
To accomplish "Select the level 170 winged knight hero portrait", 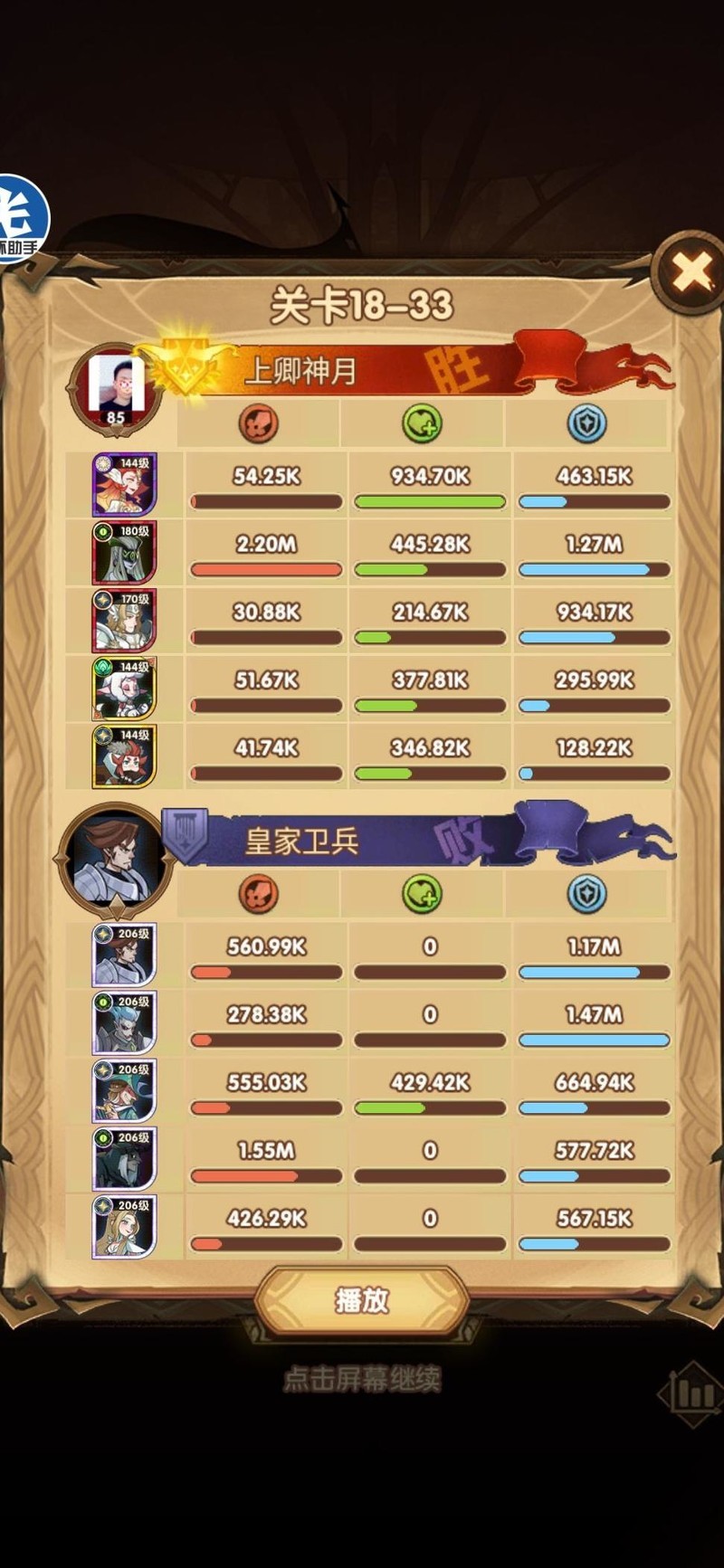I will (124, 620).
